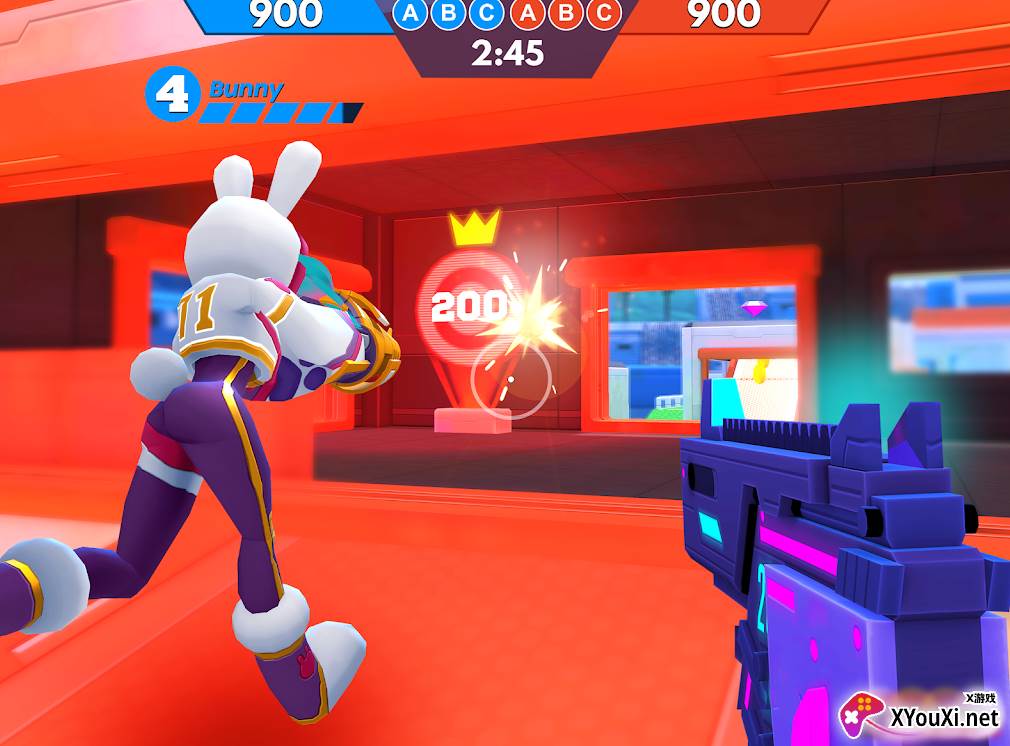This screenshot has height=746, width=1010.
Task: Select the red B objective marker
Action: [564, 13]
